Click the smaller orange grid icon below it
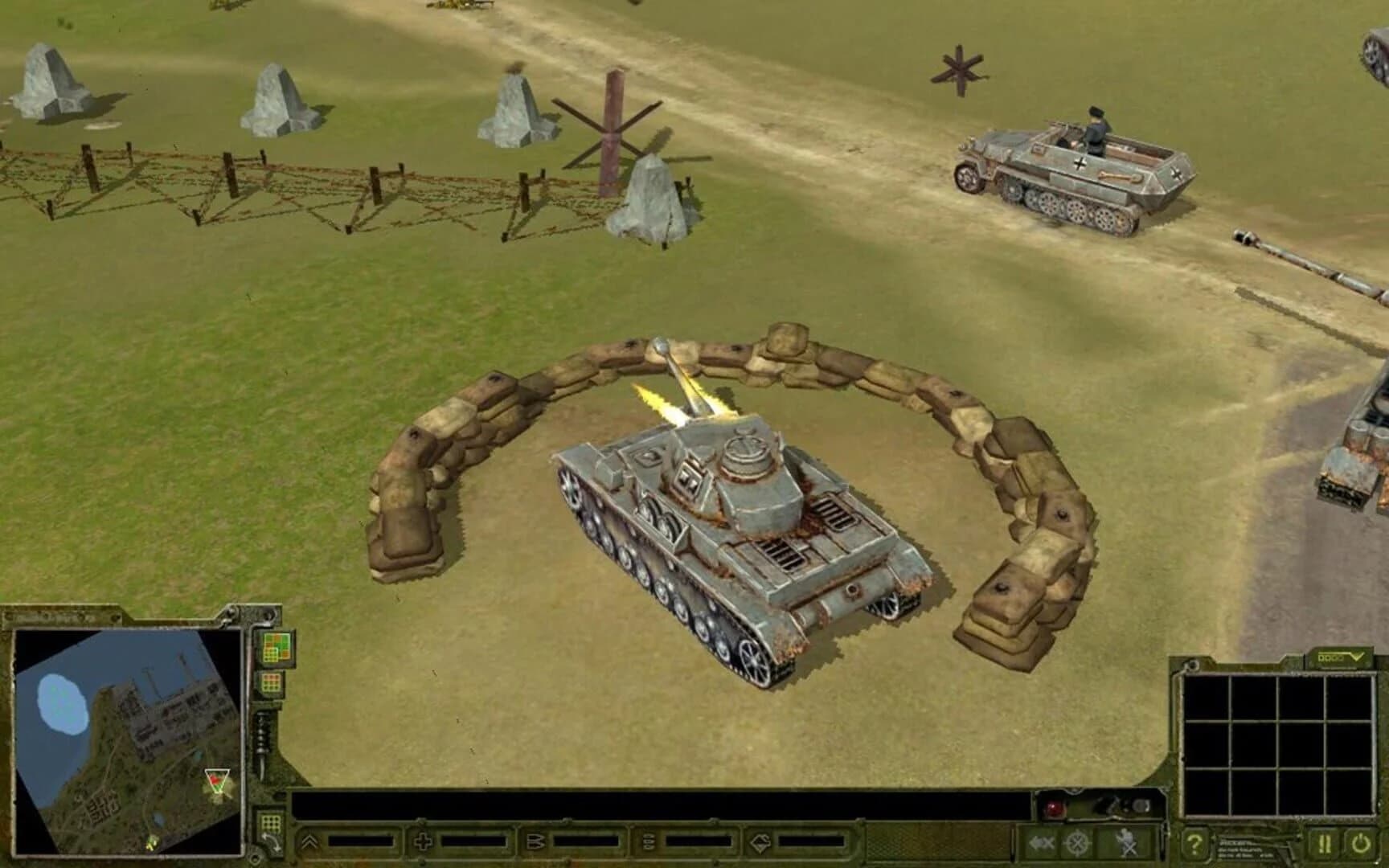The image size is (1389, 868). [270, 682]
